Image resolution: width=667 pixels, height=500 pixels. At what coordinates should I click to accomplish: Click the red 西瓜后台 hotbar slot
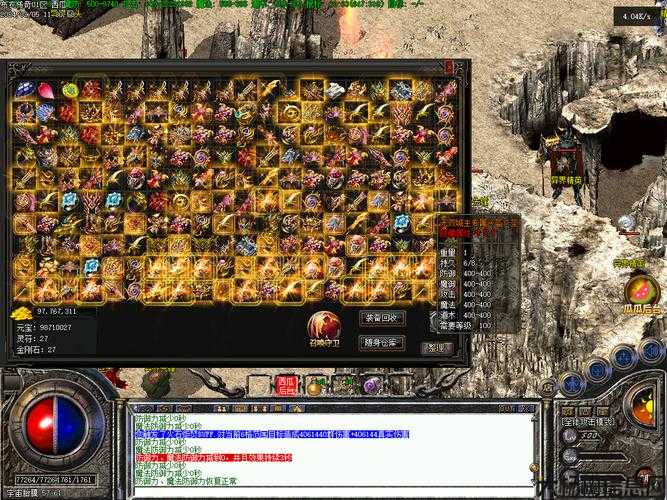click(287, 384)
